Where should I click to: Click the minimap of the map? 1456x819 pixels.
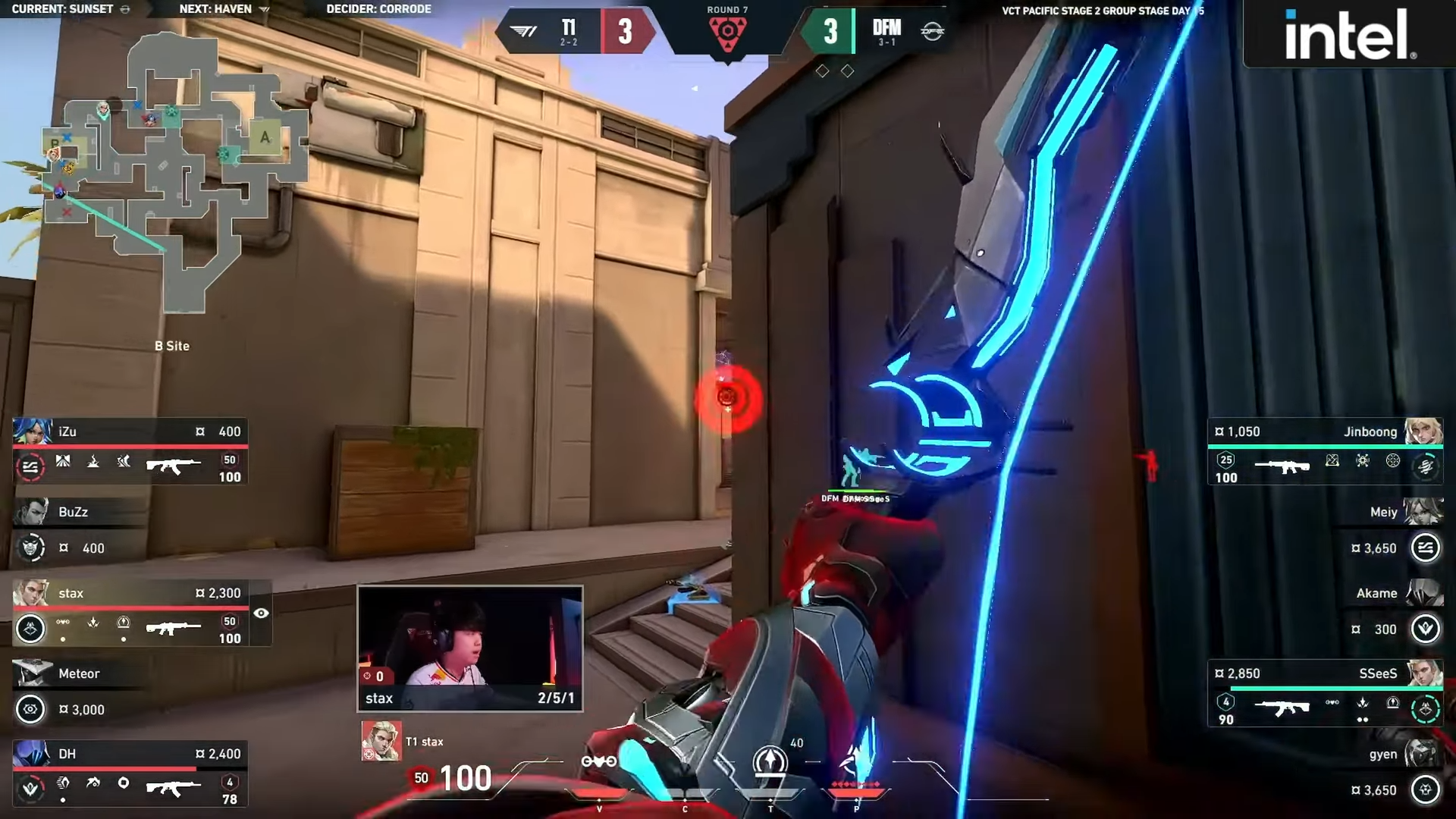point(174,174)
